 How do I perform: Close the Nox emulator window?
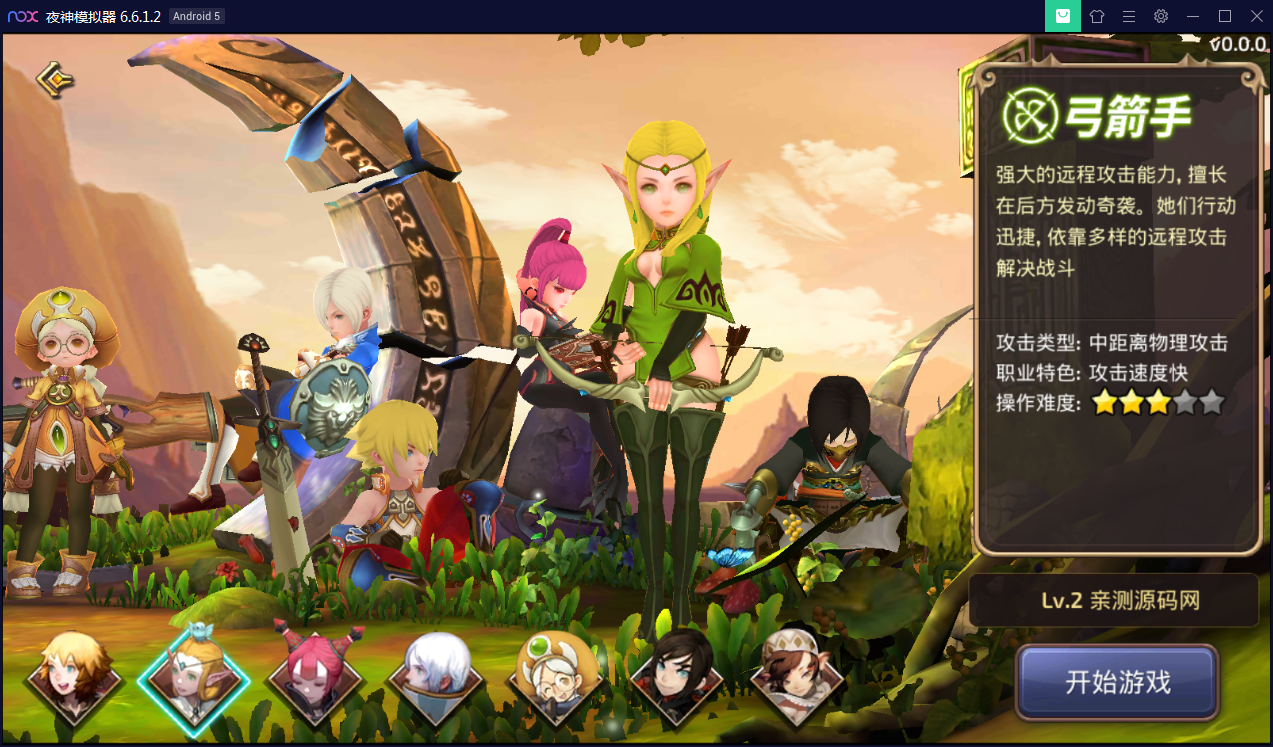(x=1256, y=16)
